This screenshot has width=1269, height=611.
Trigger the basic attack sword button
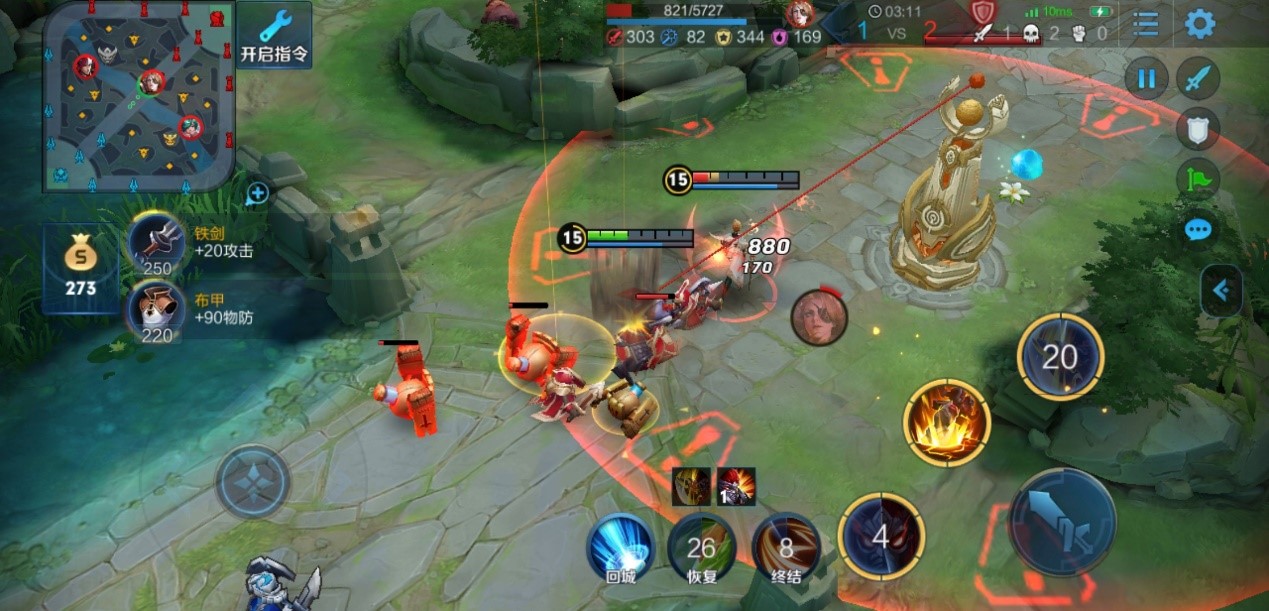(1061, 521)
